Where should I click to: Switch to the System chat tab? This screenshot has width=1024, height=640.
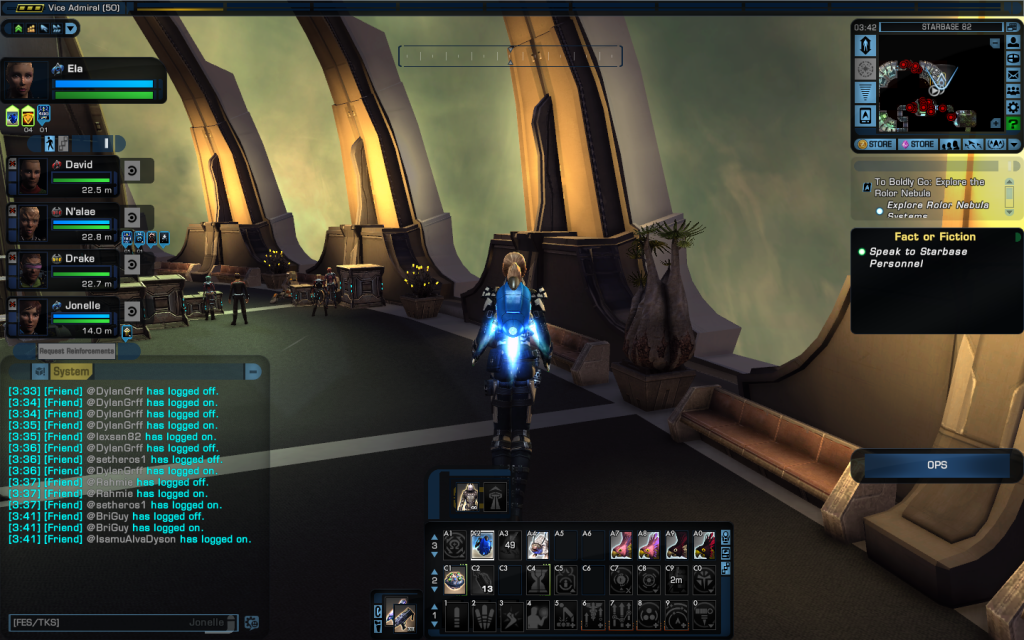tap(71, 371)
